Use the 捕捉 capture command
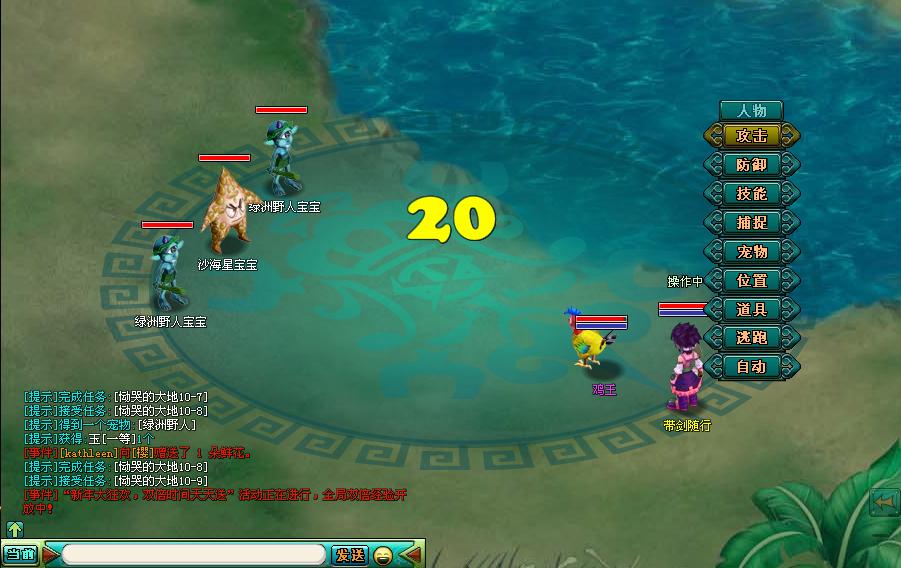 (x=752, y=223)
